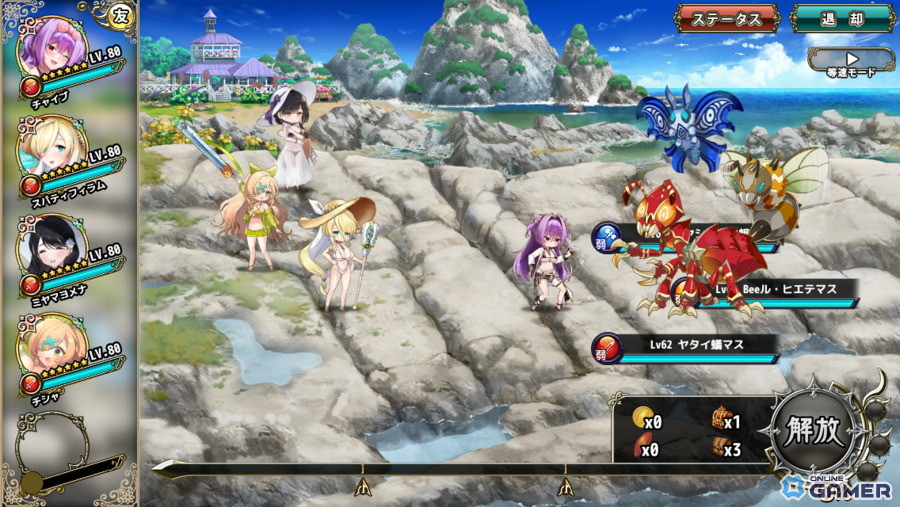The image size is (900, 507).
Task: Activate the 解放 release button
Action: pyautogui.click(x=810, y=432)
